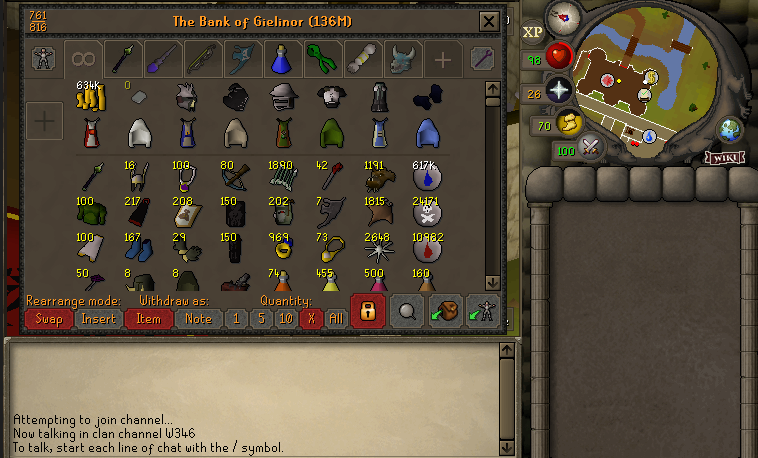
Task: Select the X custom quantity button
Action: [310, 318]
